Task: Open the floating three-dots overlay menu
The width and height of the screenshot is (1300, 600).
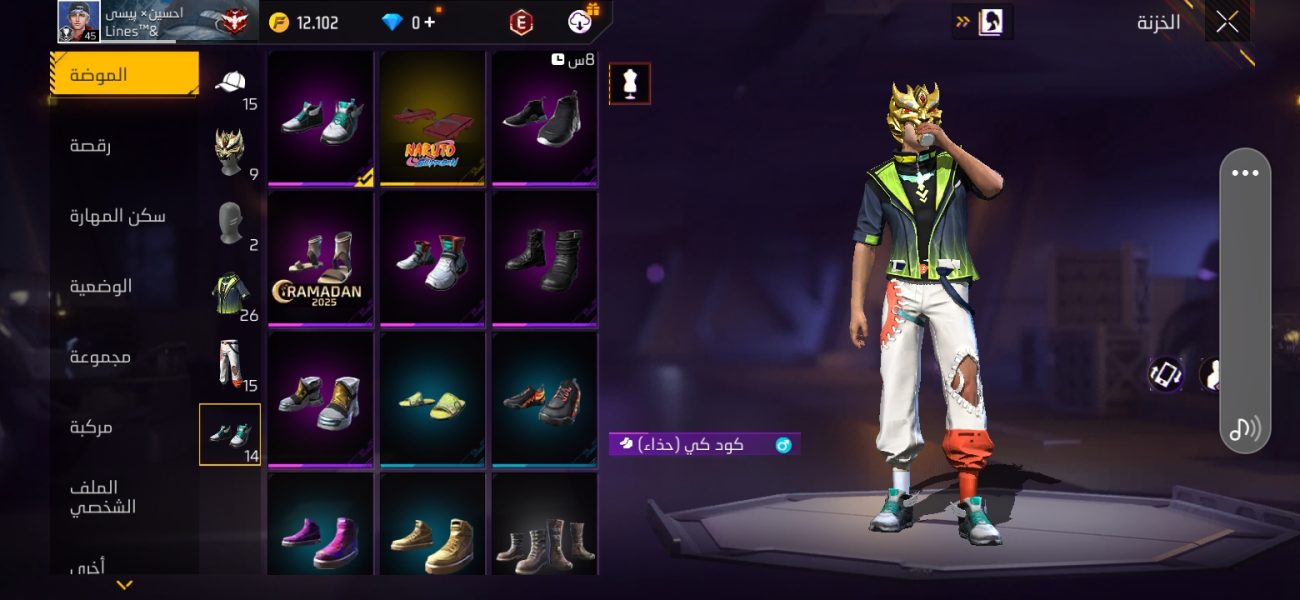Action: [1245, 173]
